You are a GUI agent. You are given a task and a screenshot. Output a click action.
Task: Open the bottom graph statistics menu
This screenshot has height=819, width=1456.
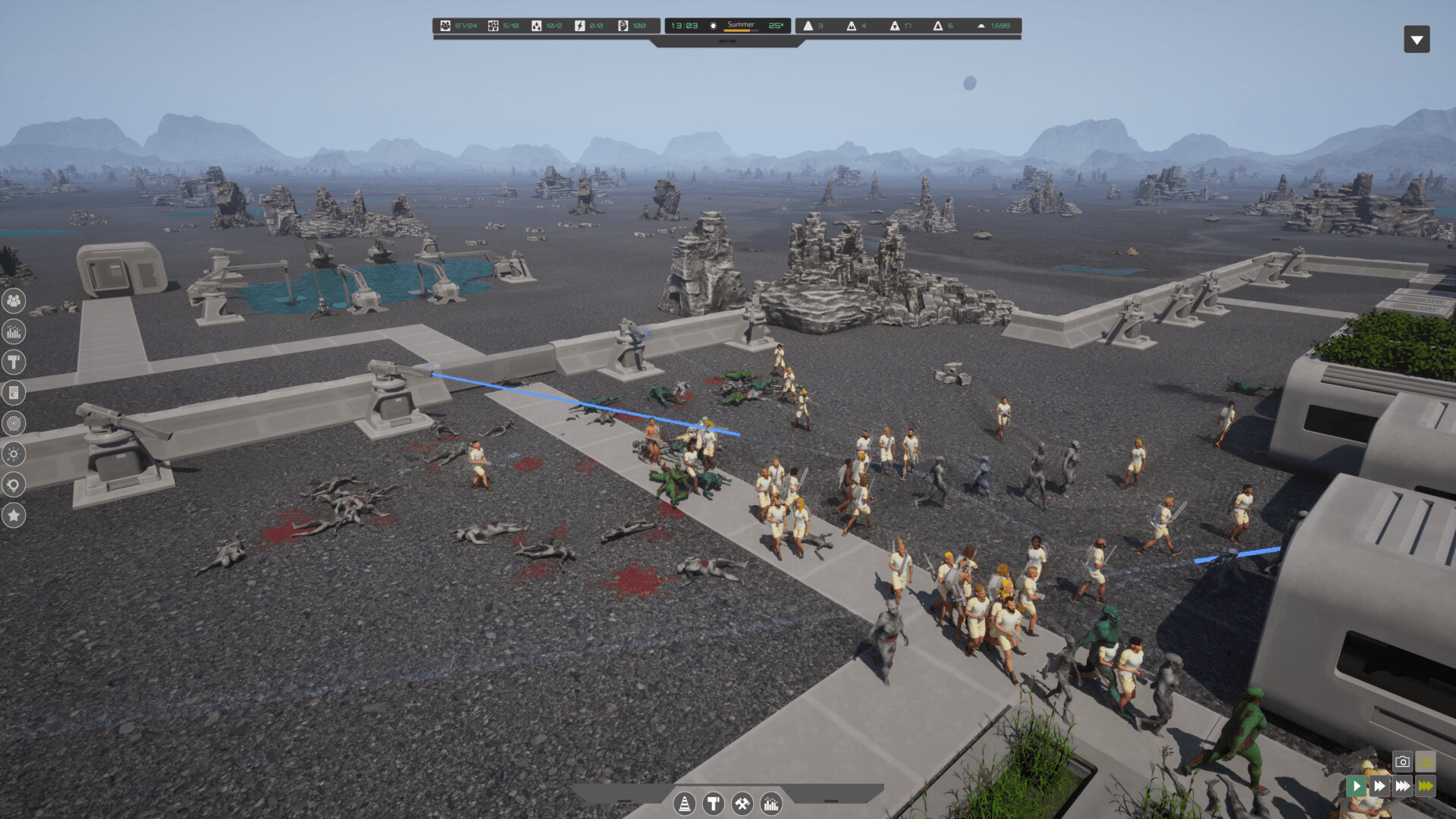(770, 803)
